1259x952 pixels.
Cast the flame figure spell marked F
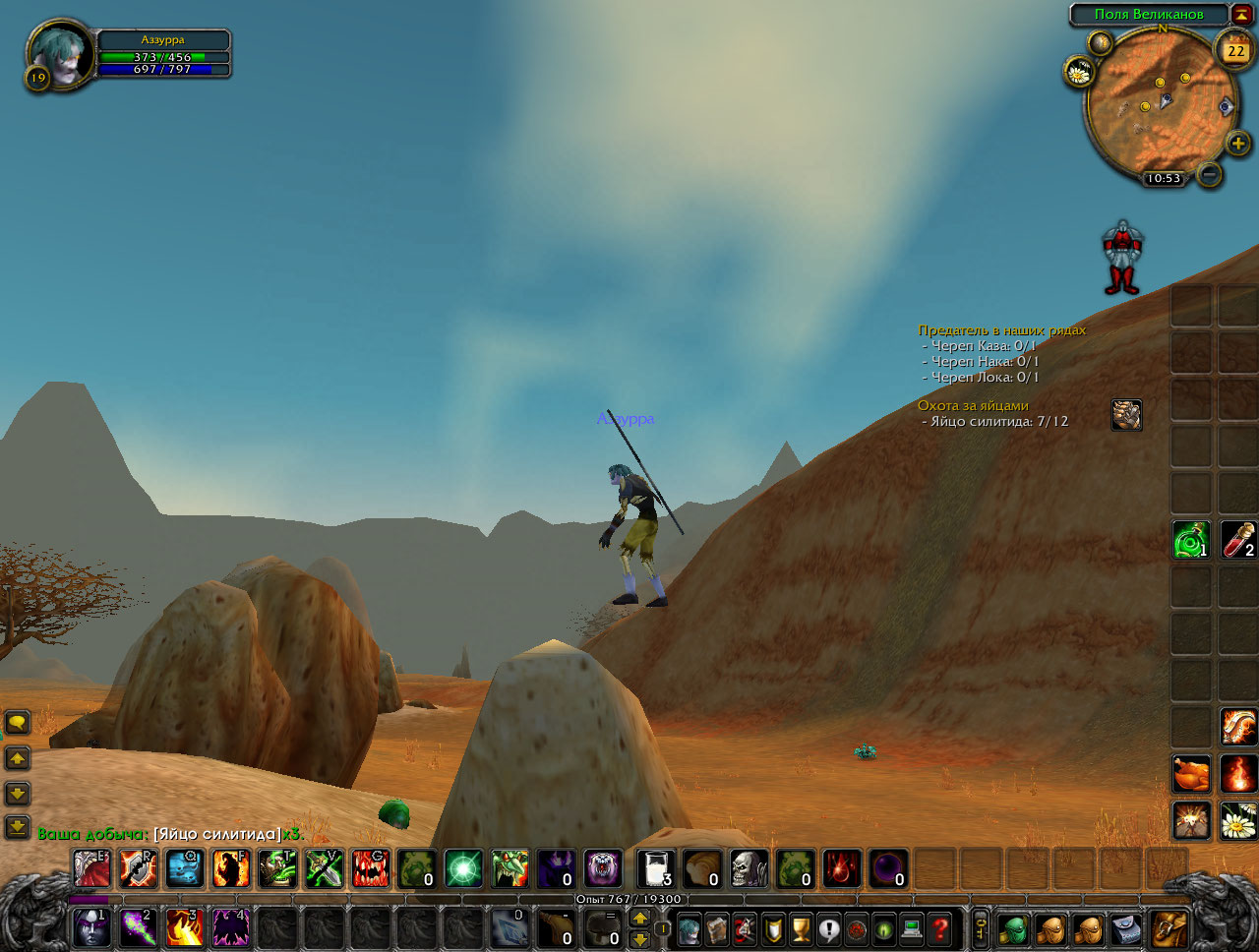231,868
